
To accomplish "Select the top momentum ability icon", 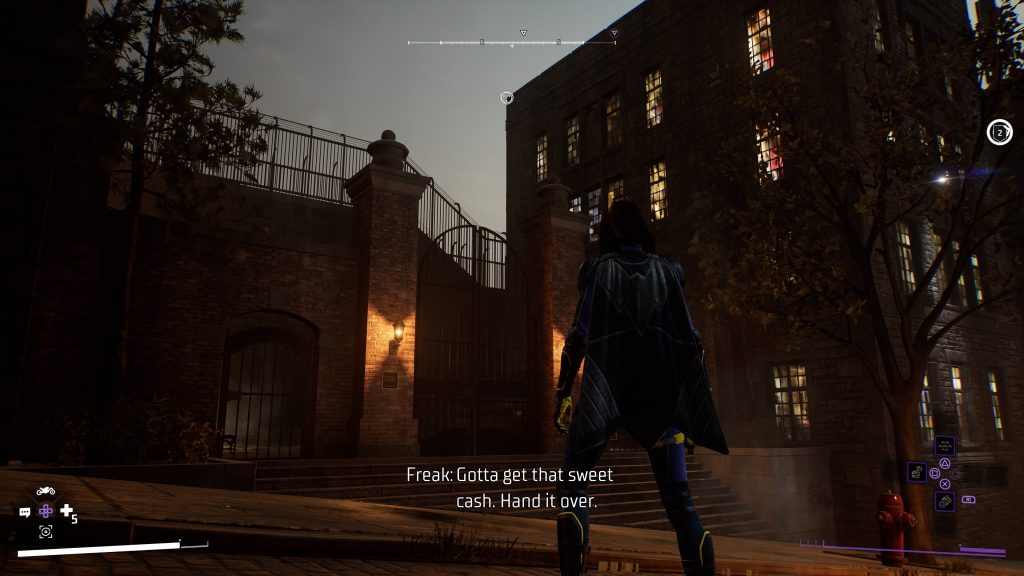I will coord(944,446).
